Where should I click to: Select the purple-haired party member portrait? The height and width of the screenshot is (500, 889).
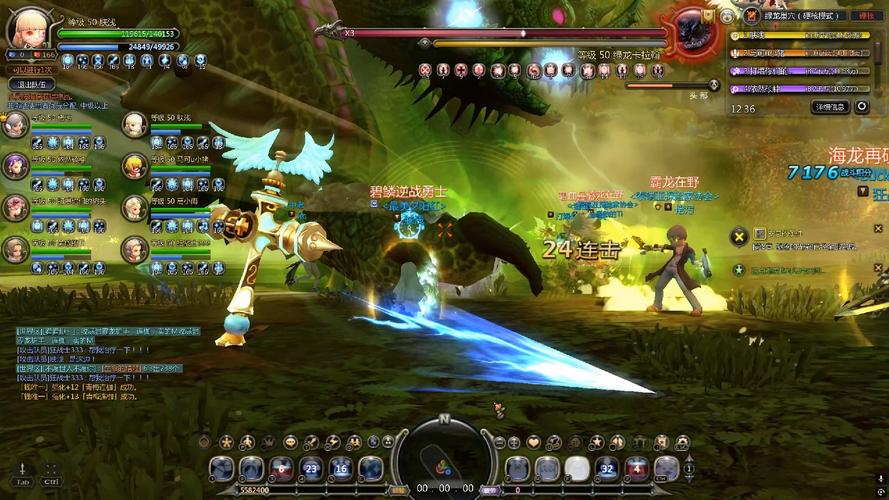click(15, 165)
